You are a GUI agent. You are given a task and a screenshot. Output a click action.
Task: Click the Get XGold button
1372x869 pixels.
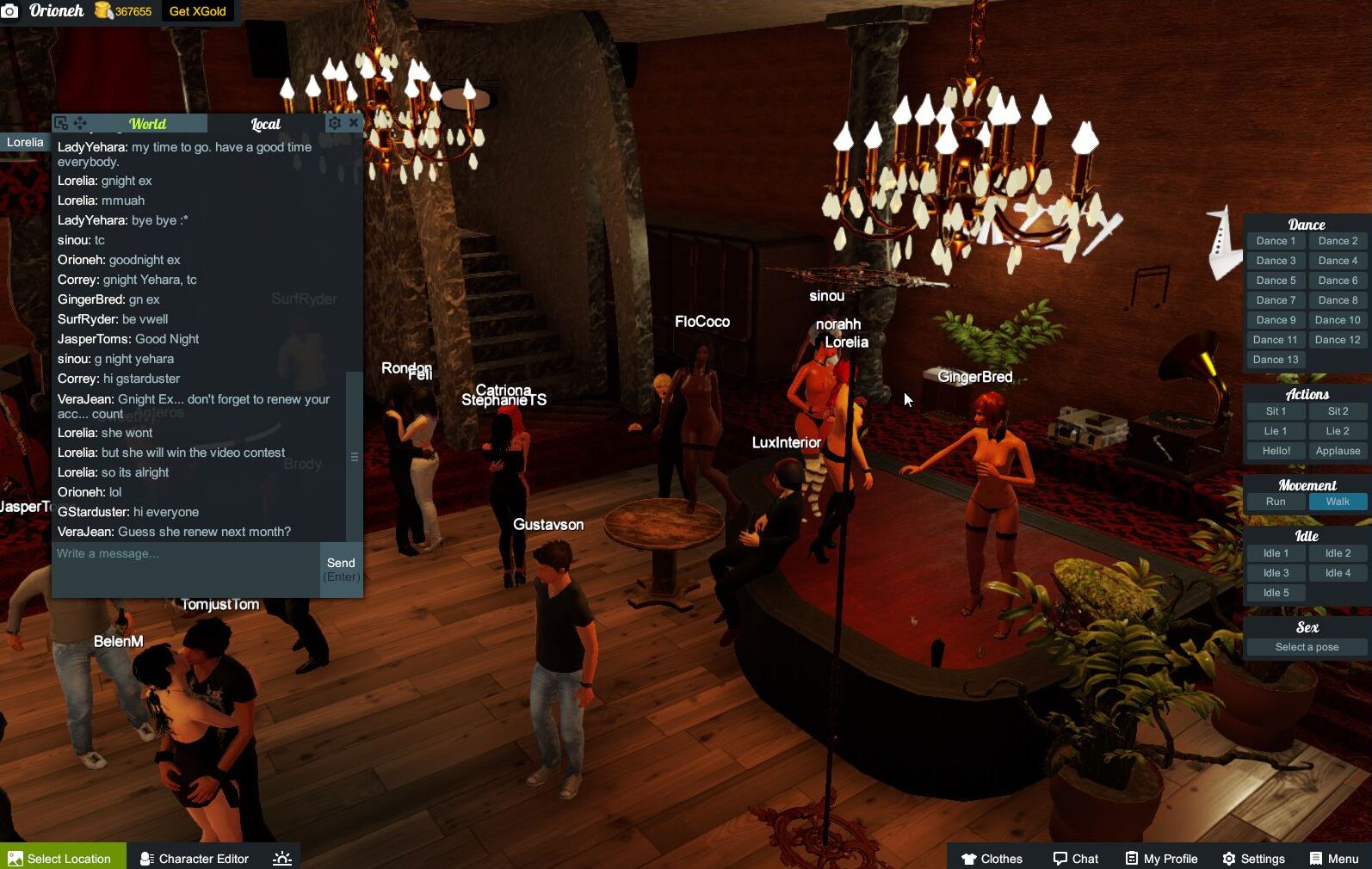(x=196, y=12)
